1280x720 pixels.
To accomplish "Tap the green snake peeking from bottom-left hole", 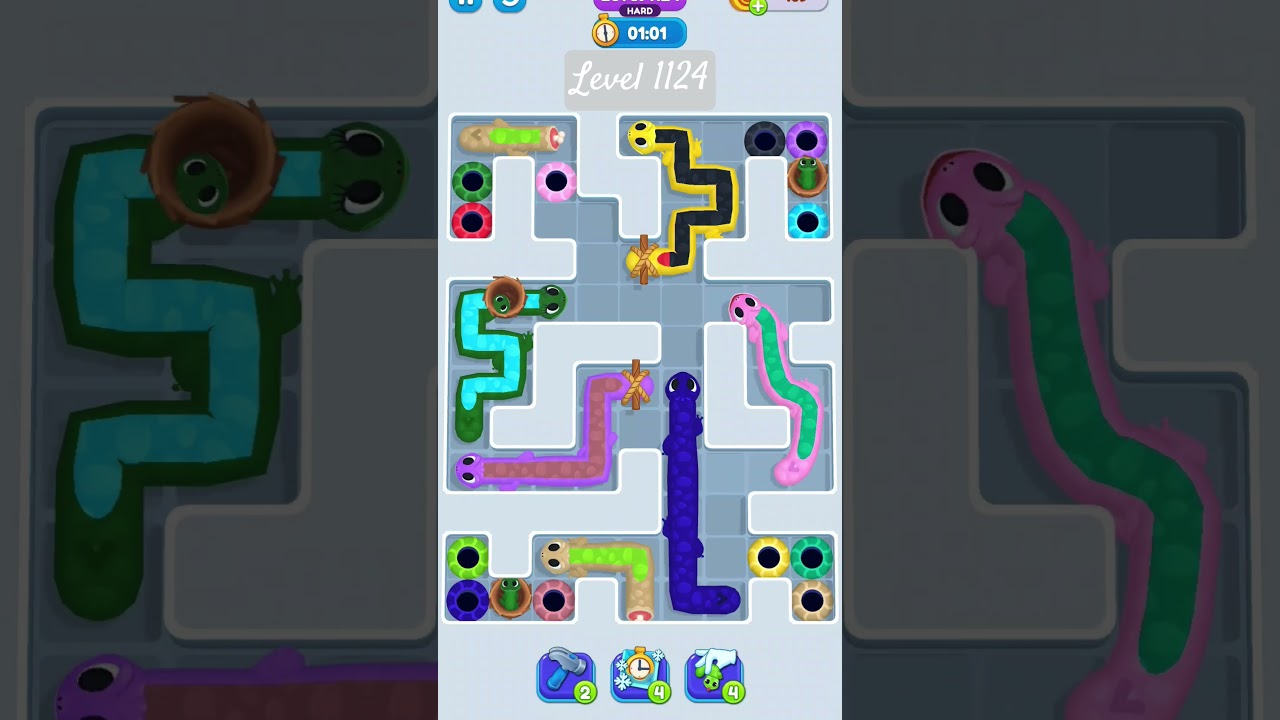I will pyautogui.click(x=510, y=596).
